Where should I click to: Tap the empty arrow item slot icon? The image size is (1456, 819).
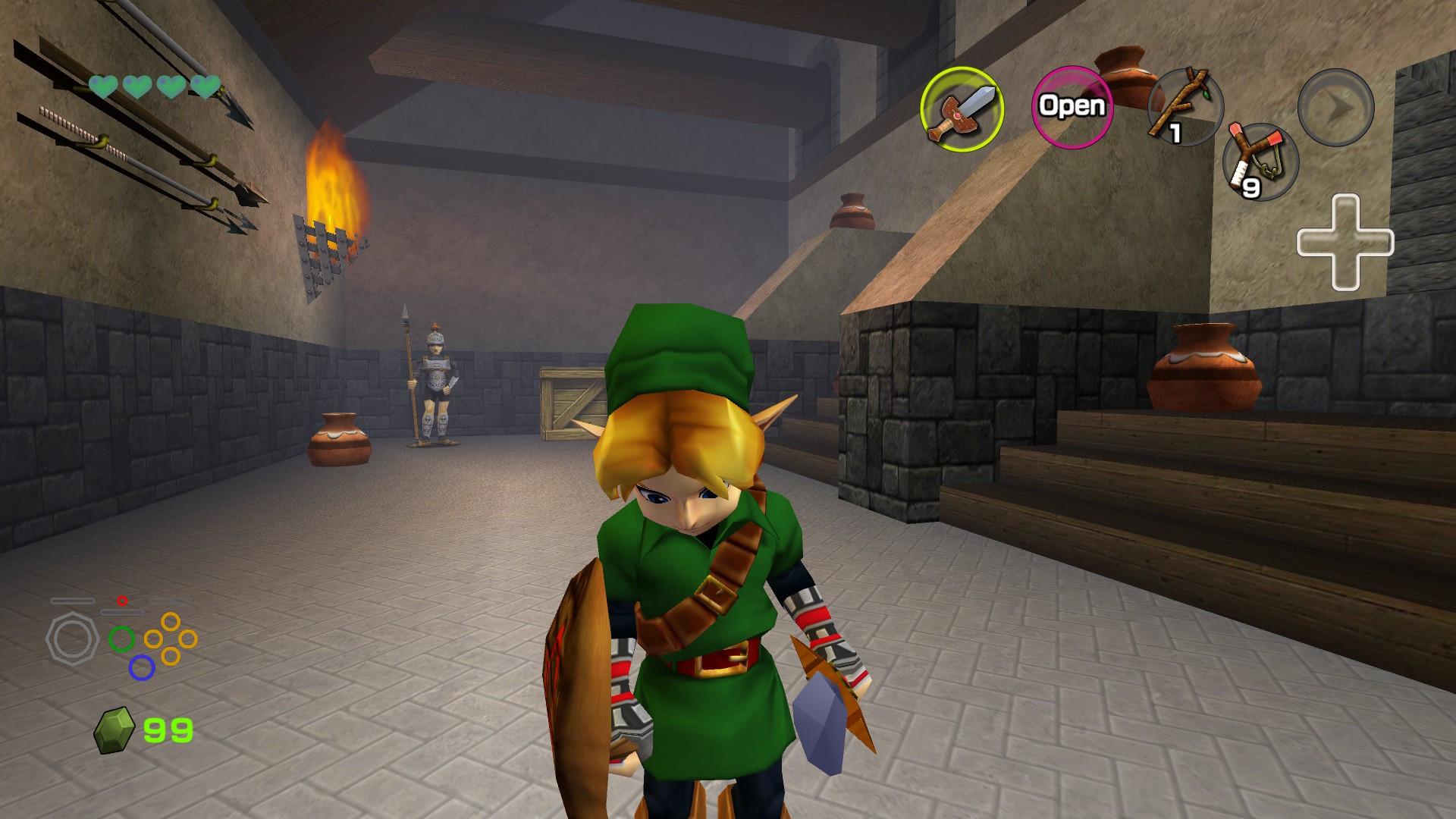[1336, 108]
